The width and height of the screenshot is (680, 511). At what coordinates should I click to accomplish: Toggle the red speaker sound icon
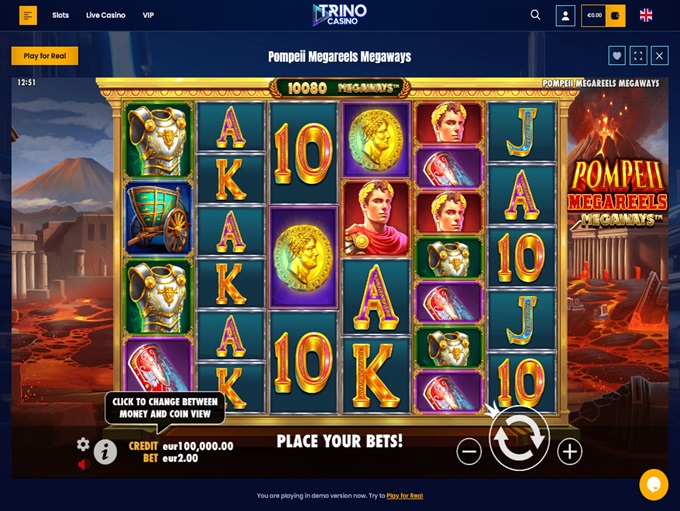pos(83,464)
